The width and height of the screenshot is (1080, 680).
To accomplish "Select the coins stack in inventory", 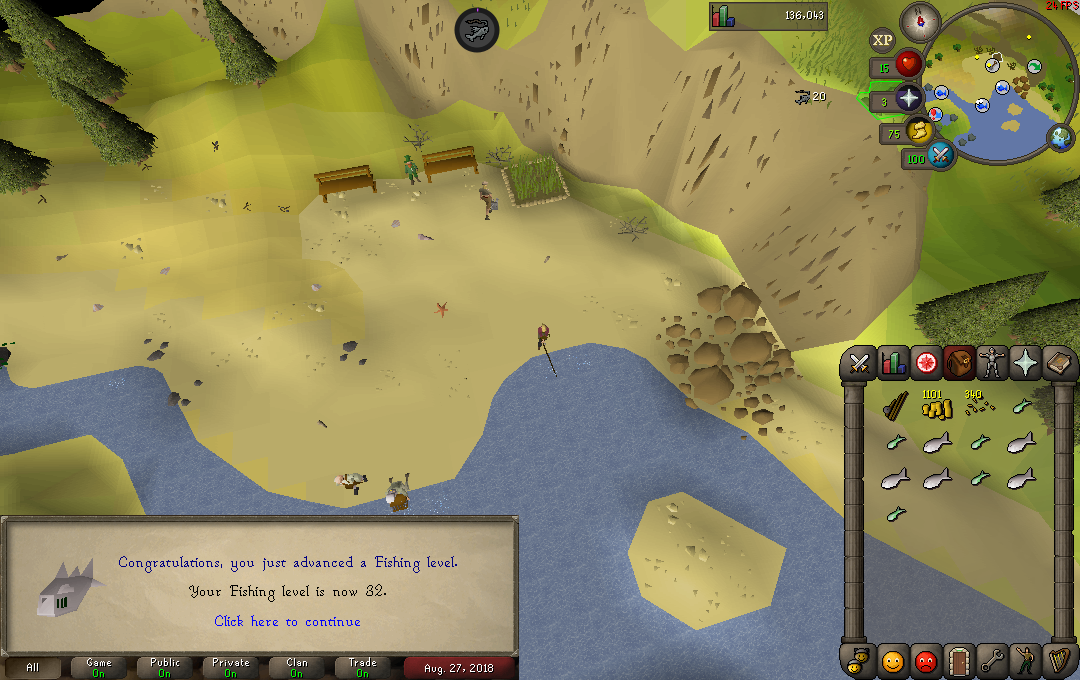I will click(x=935, y=407).
